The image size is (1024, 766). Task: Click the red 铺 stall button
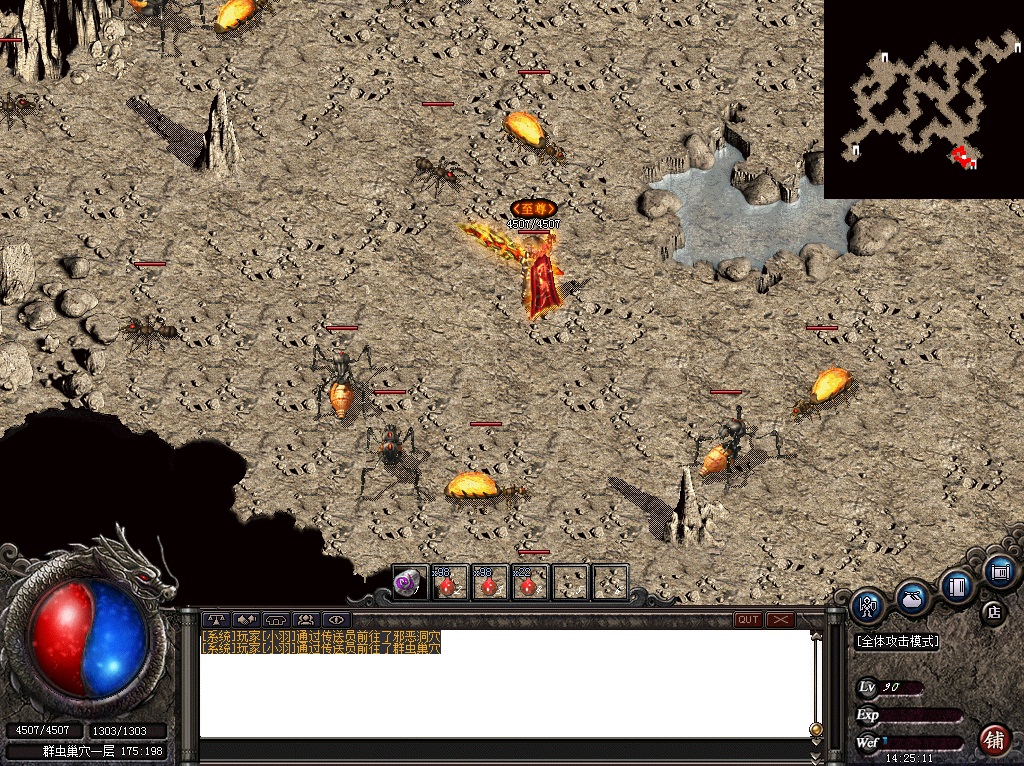[x=993, y=740]
